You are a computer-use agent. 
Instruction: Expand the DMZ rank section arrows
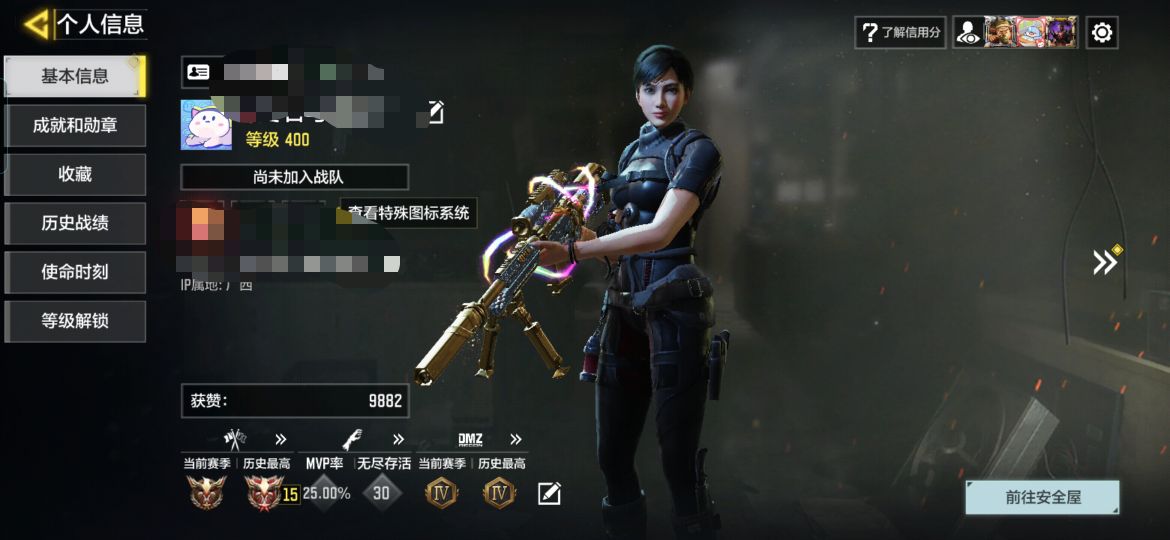(x=515, y=439)
